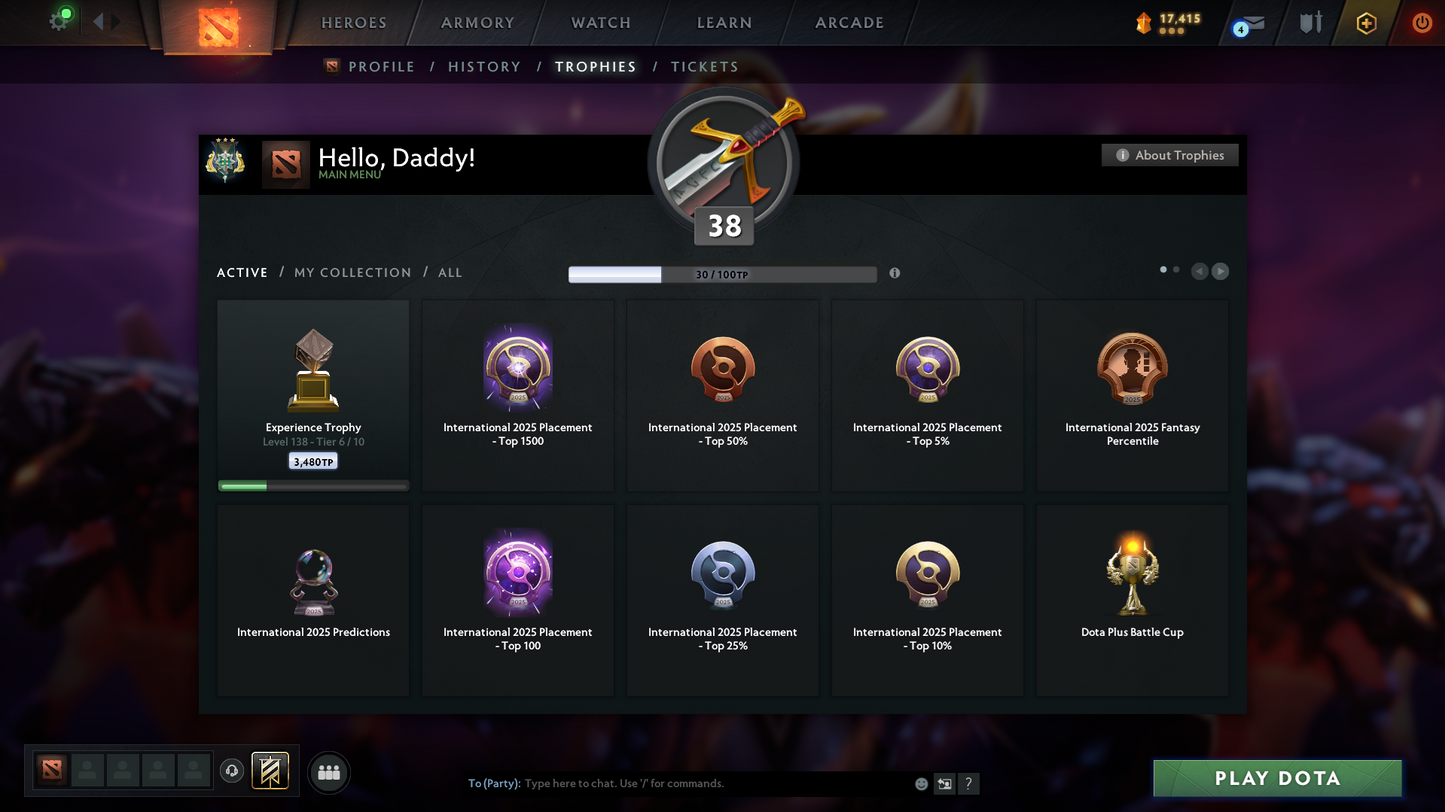Open the Heroes menu
Viewport: 1445px width, 812px height.
(353, 23)
